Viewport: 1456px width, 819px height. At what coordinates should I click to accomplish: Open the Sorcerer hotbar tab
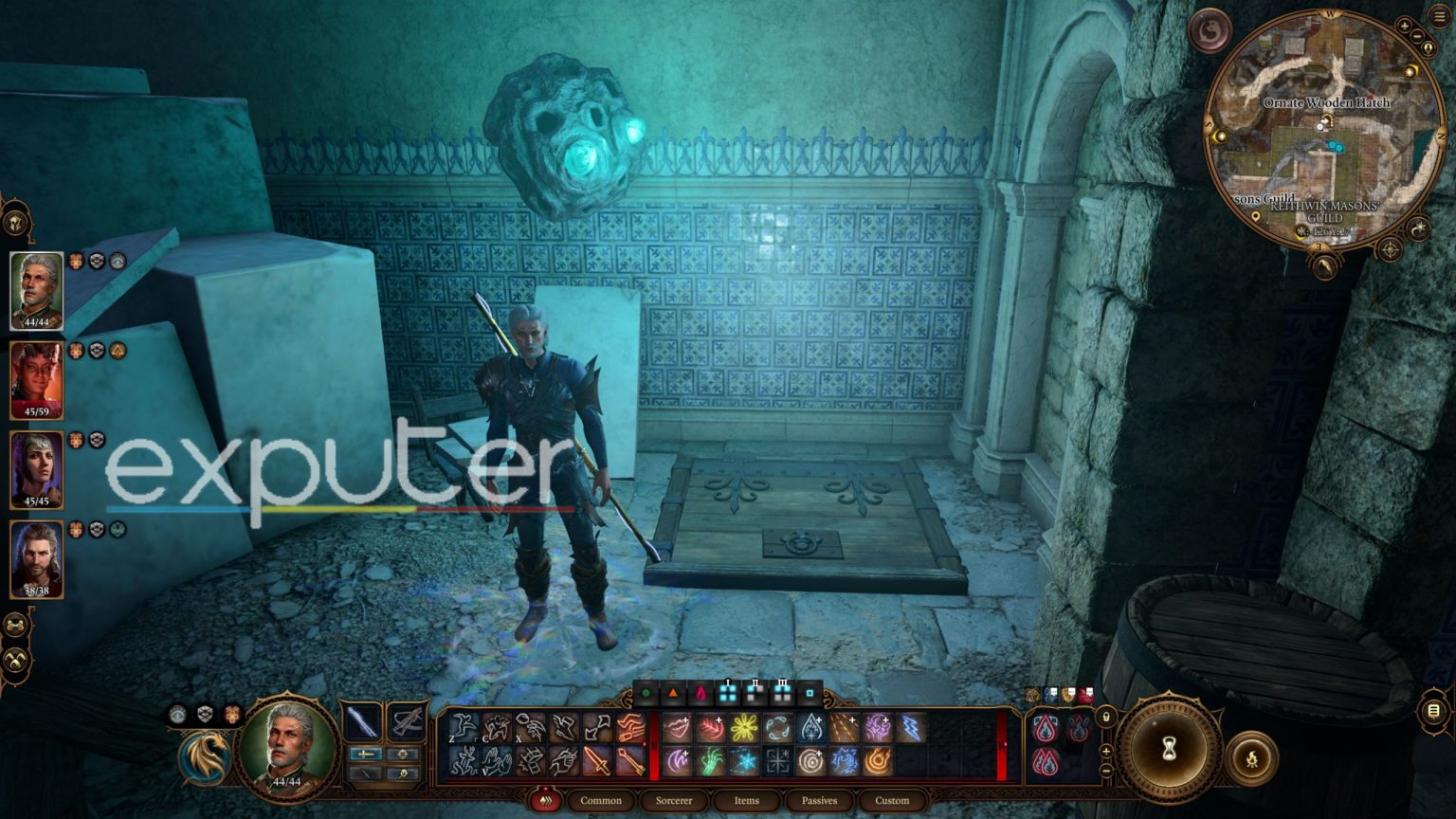click(674, 800)
